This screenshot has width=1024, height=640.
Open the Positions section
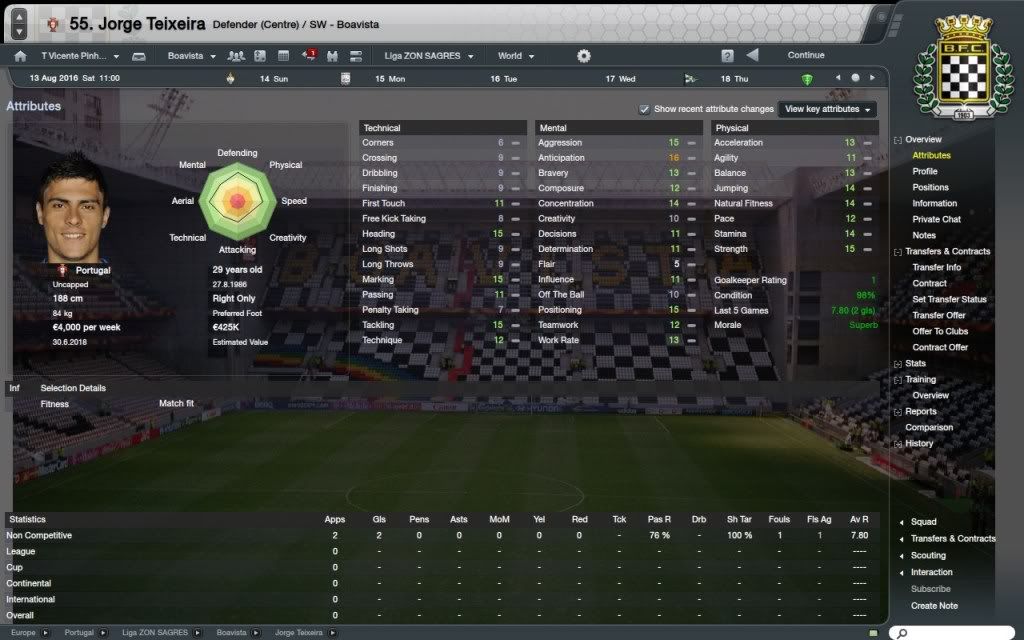(x=930, y=187)
